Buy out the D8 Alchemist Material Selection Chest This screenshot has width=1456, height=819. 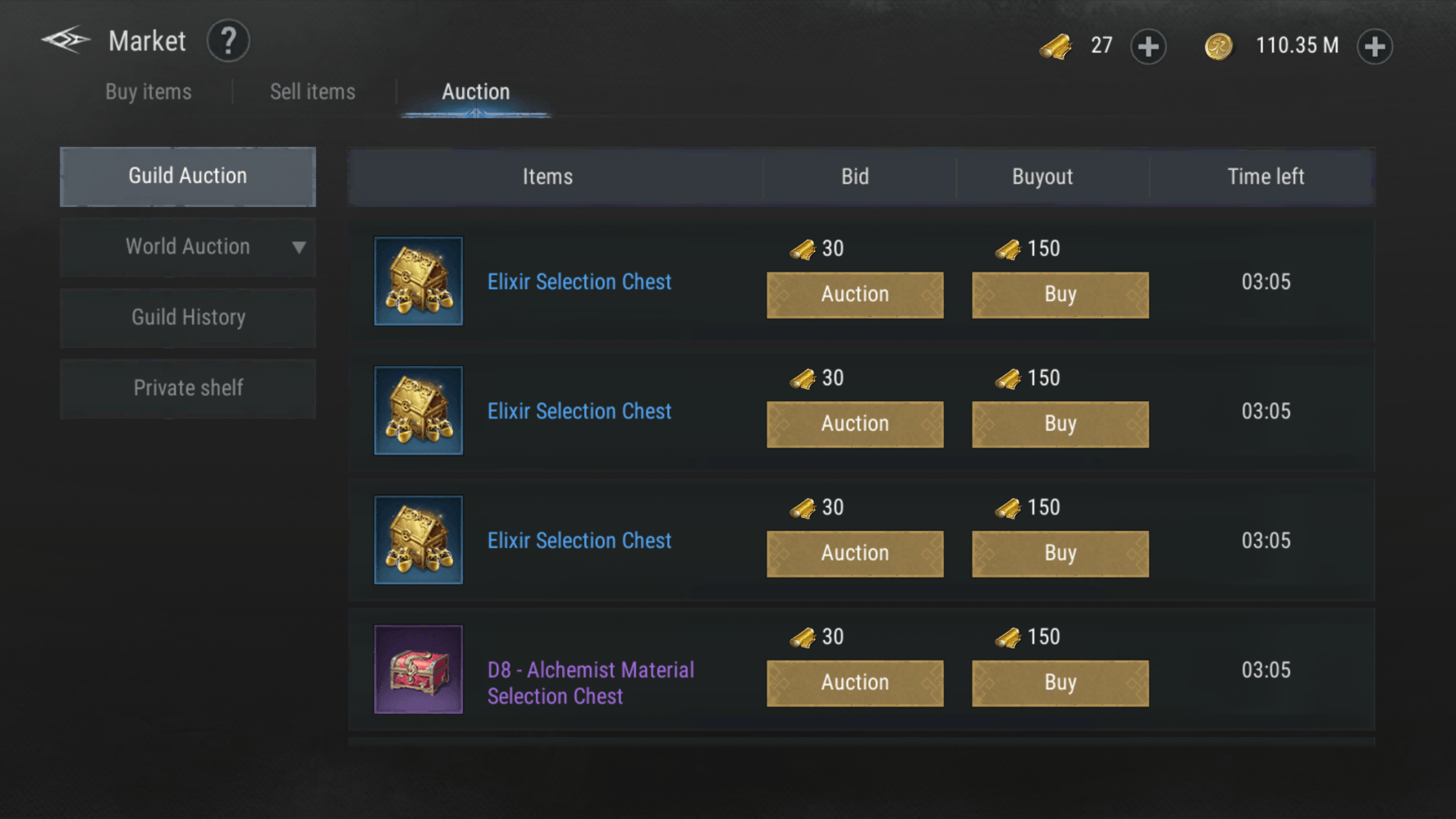coord(1060,683)
